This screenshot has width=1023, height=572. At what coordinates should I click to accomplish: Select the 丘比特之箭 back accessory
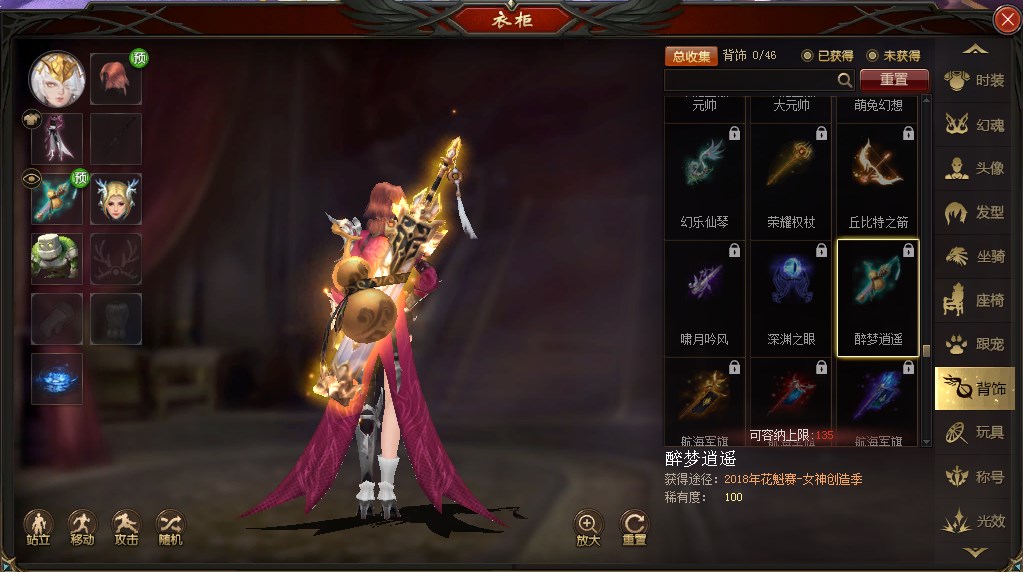pos(877,180)
